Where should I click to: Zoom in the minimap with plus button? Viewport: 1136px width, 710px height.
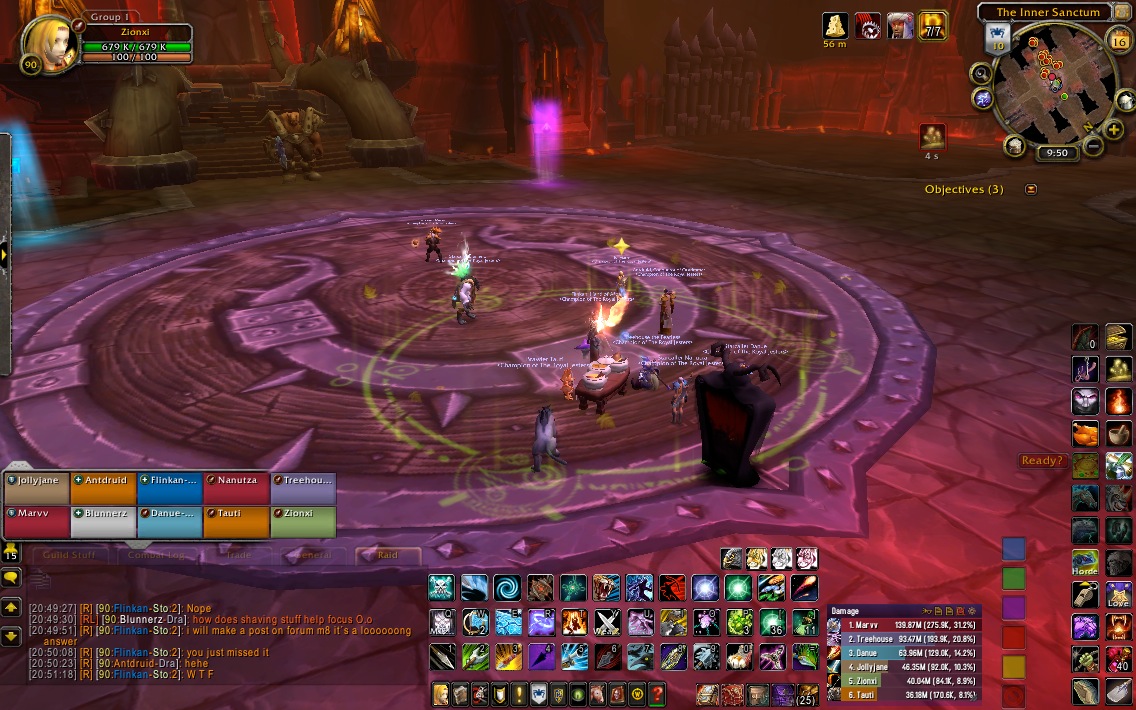tap(1114, 130)
